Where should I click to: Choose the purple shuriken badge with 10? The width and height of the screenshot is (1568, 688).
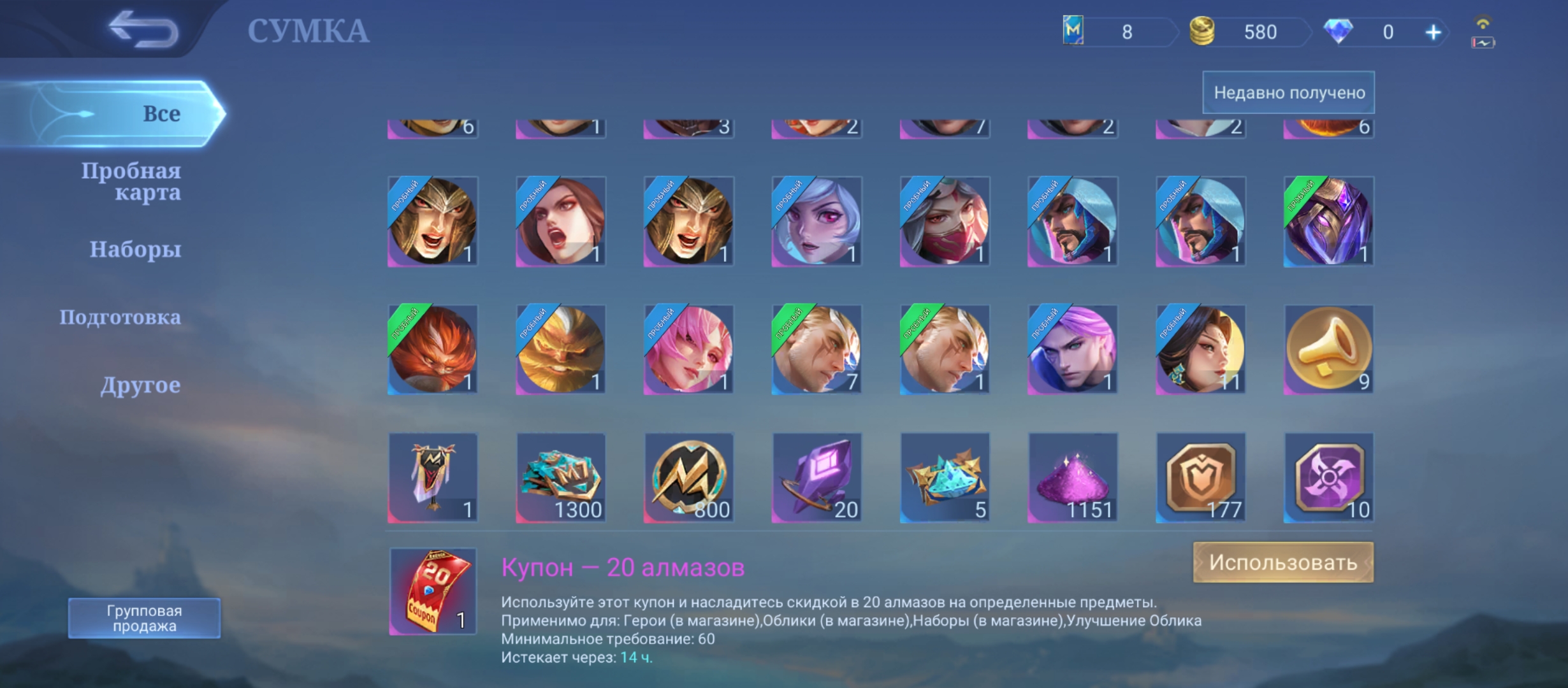1328,478
